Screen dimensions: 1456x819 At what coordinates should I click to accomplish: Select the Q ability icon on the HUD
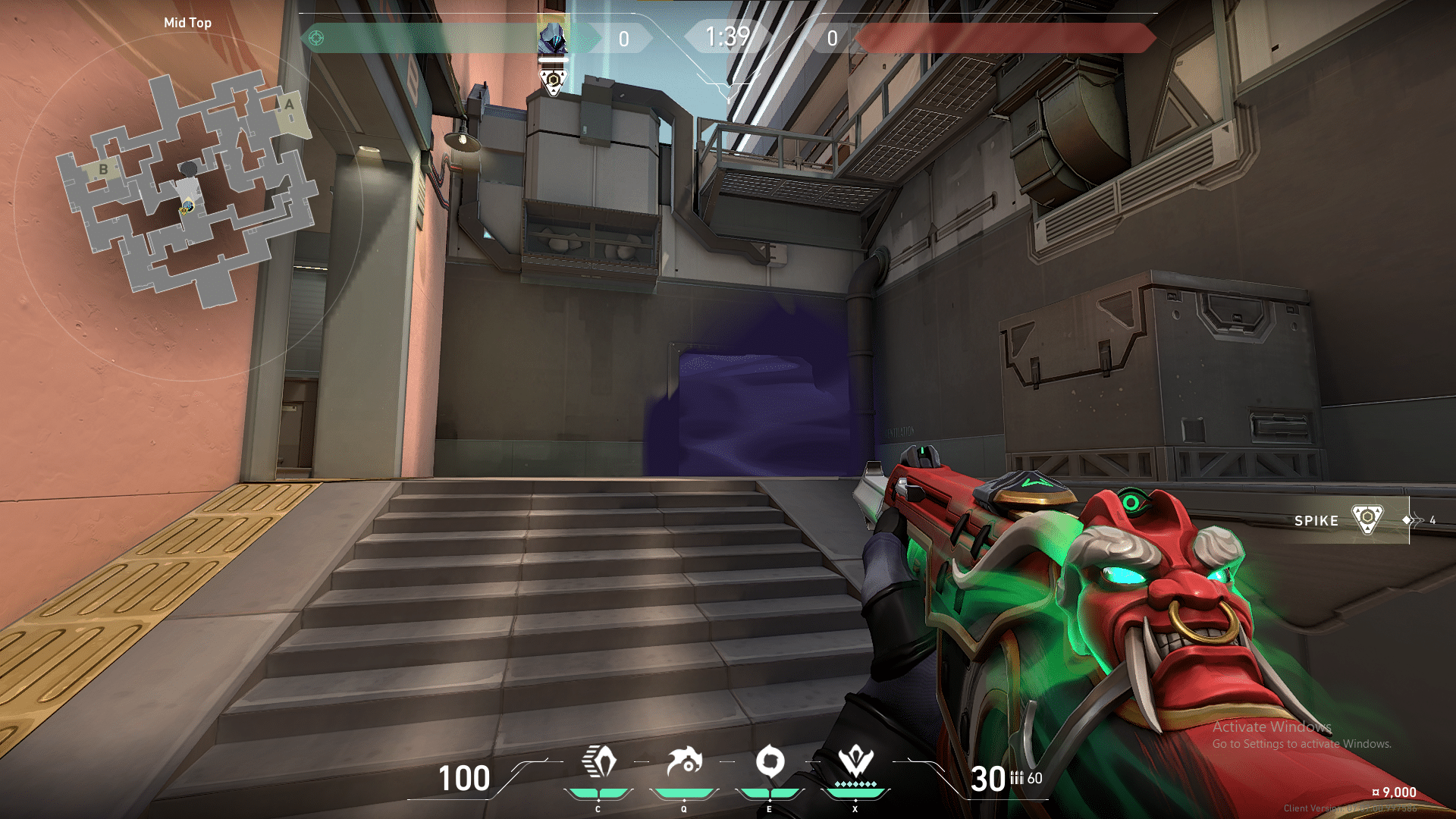(684, 761)
